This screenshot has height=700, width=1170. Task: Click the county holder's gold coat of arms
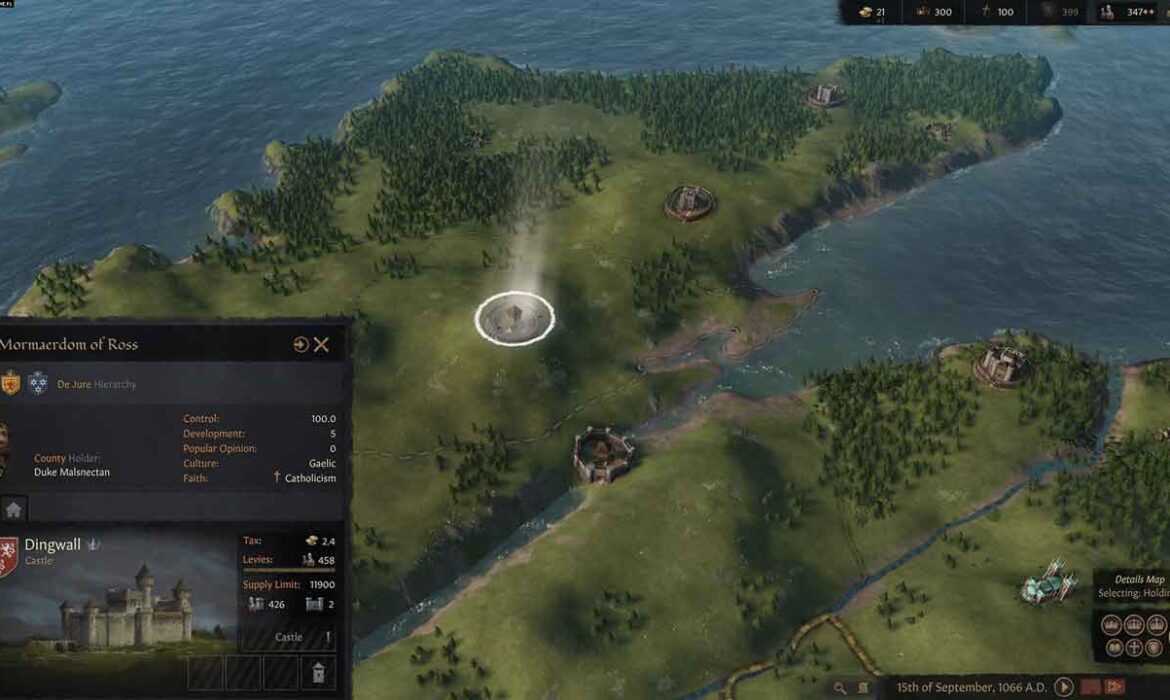coord(10,383)
